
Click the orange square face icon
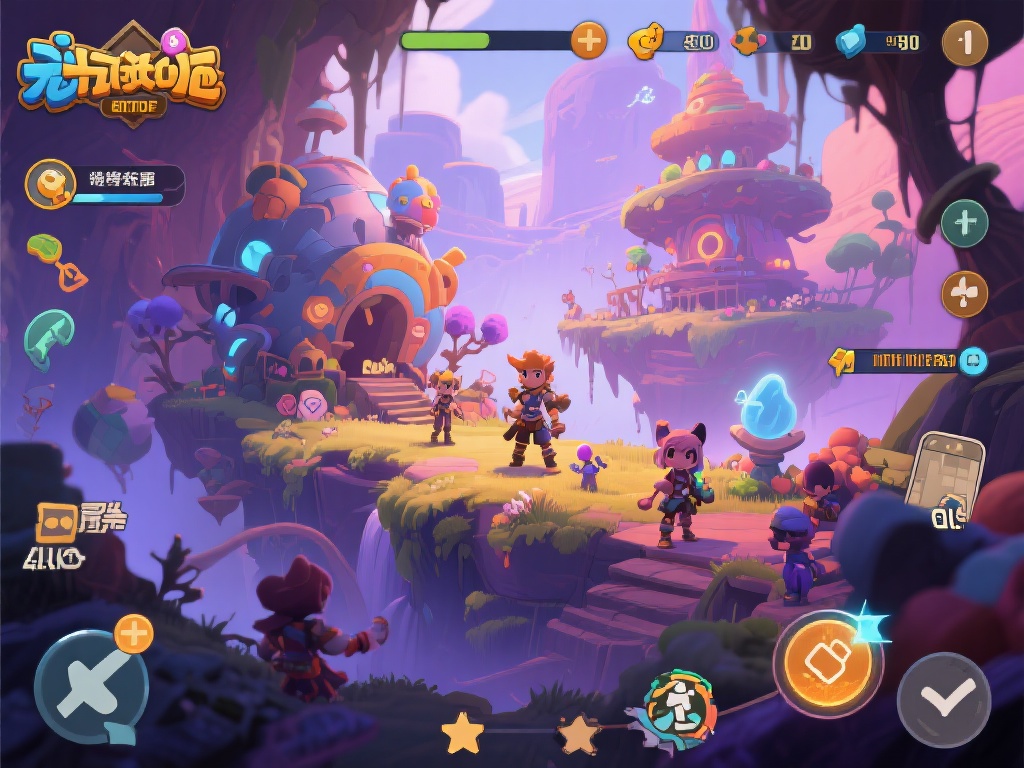coord(55,522)
